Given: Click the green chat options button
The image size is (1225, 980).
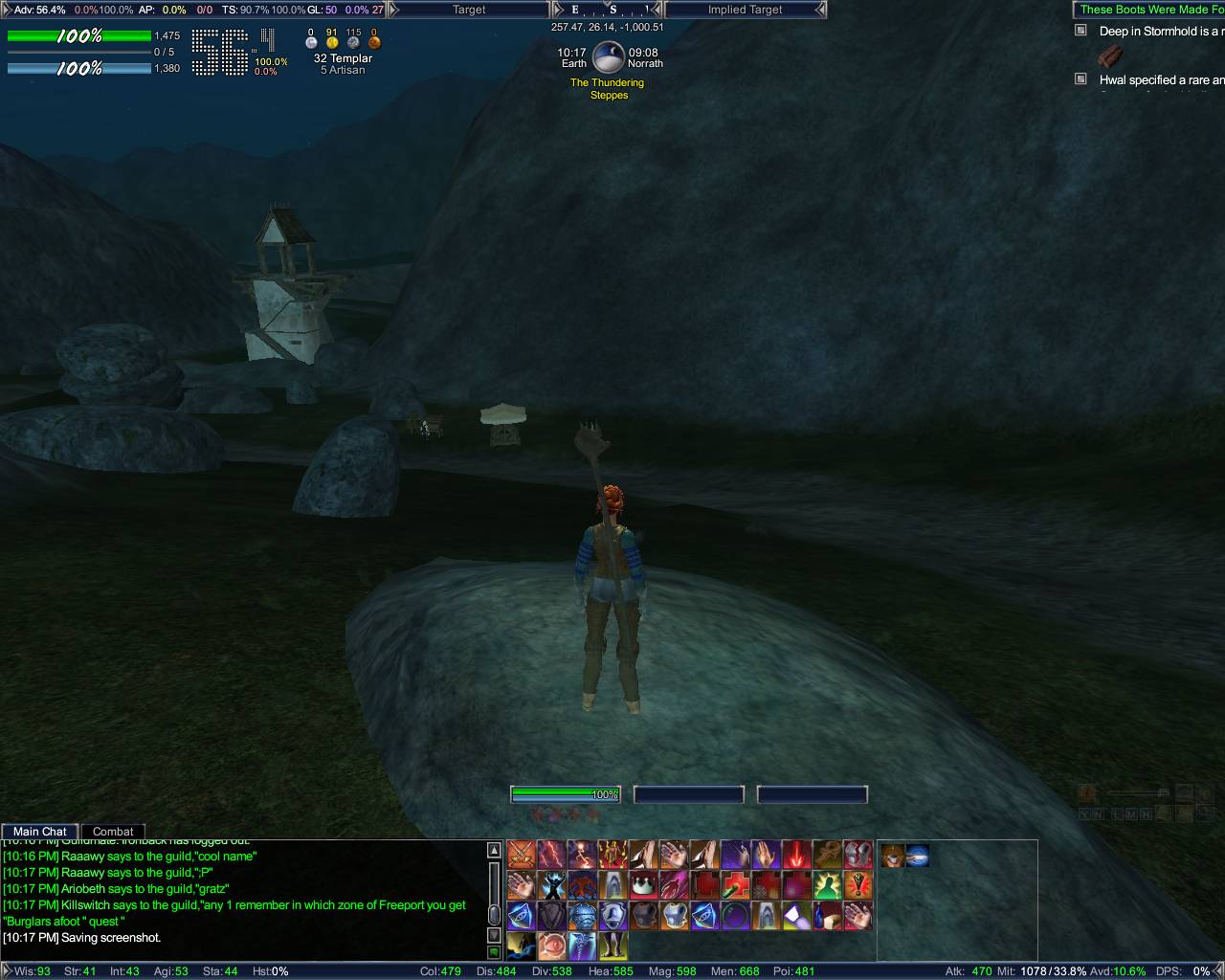Looking at the screenshot, I should 494,952.
